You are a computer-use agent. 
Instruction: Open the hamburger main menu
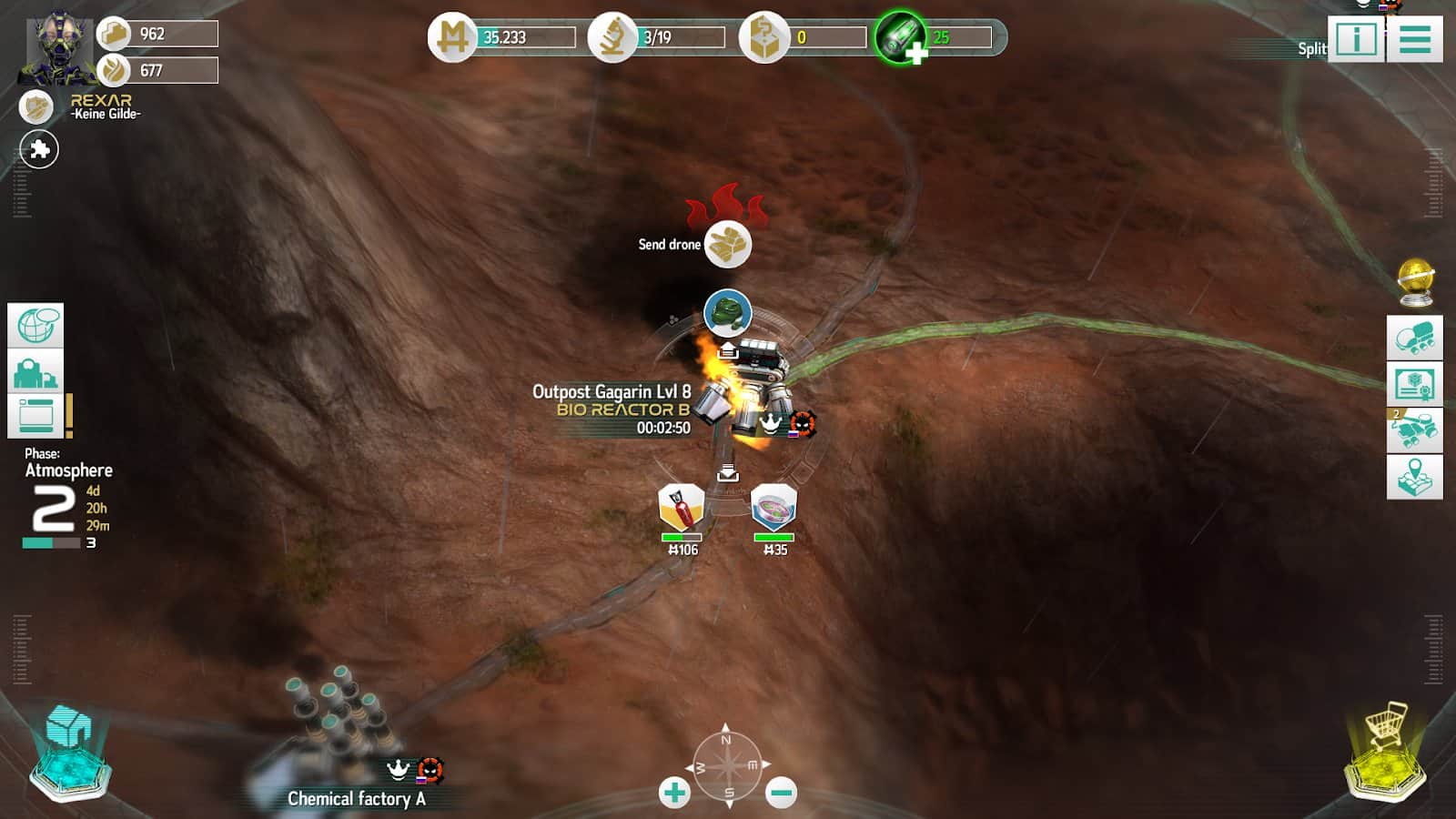click(x=1415, y=40)
